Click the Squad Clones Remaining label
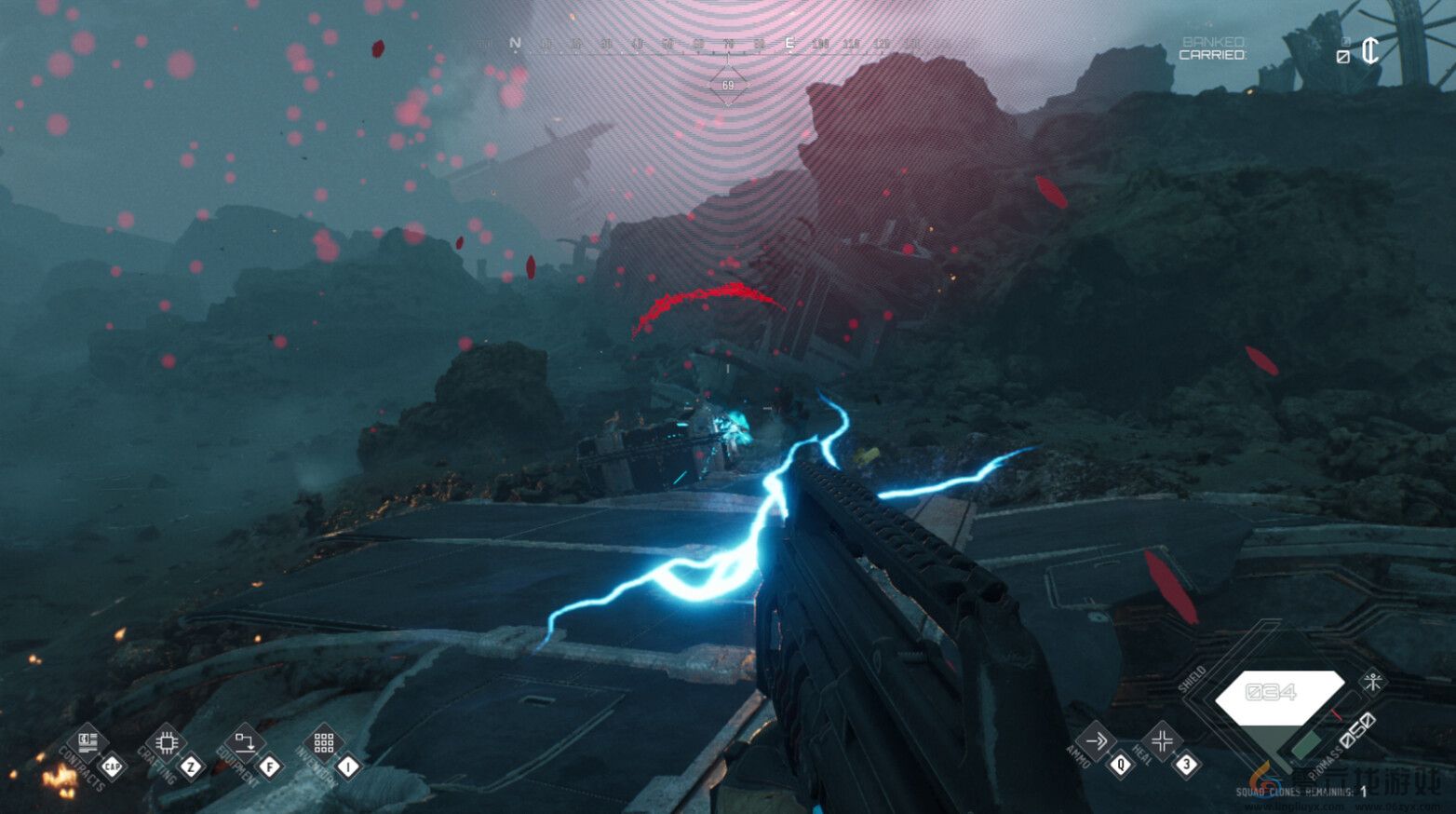 (x=1298, y=792)
